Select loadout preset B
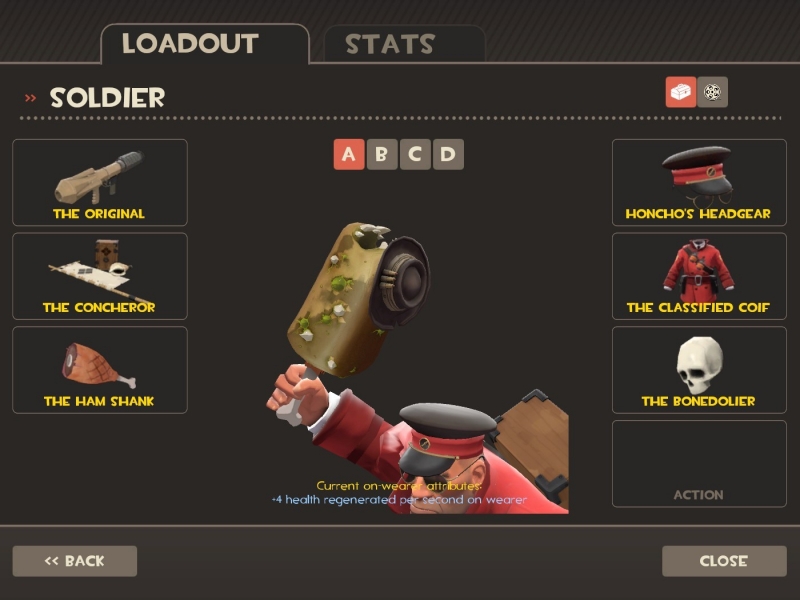The height and width of the screenshot is (600, 800). pos(382,154)
